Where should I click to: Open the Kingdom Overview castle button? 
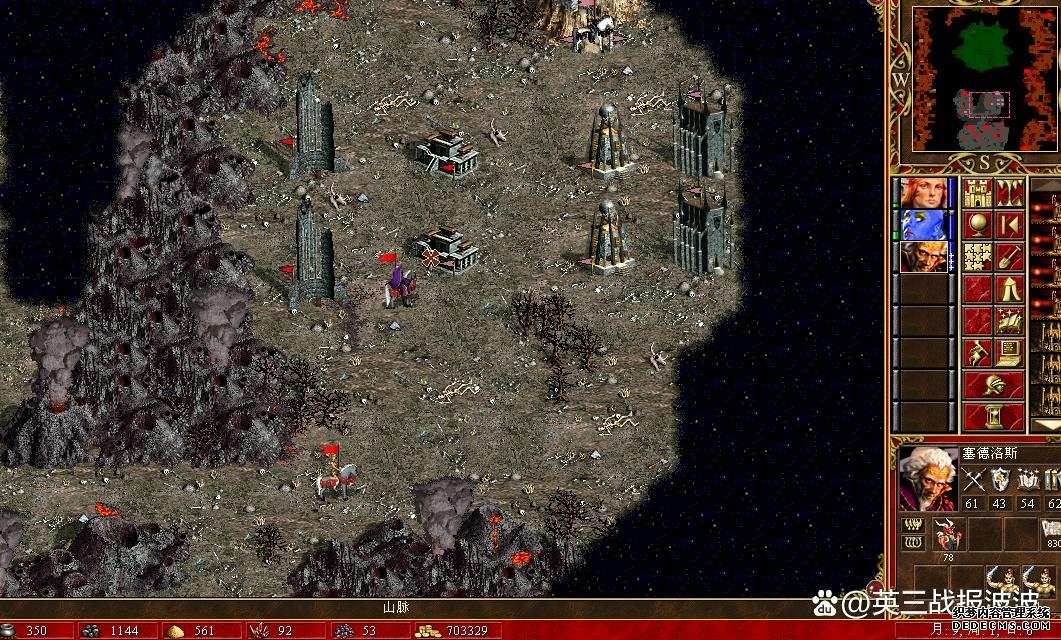tap(977, 192)
